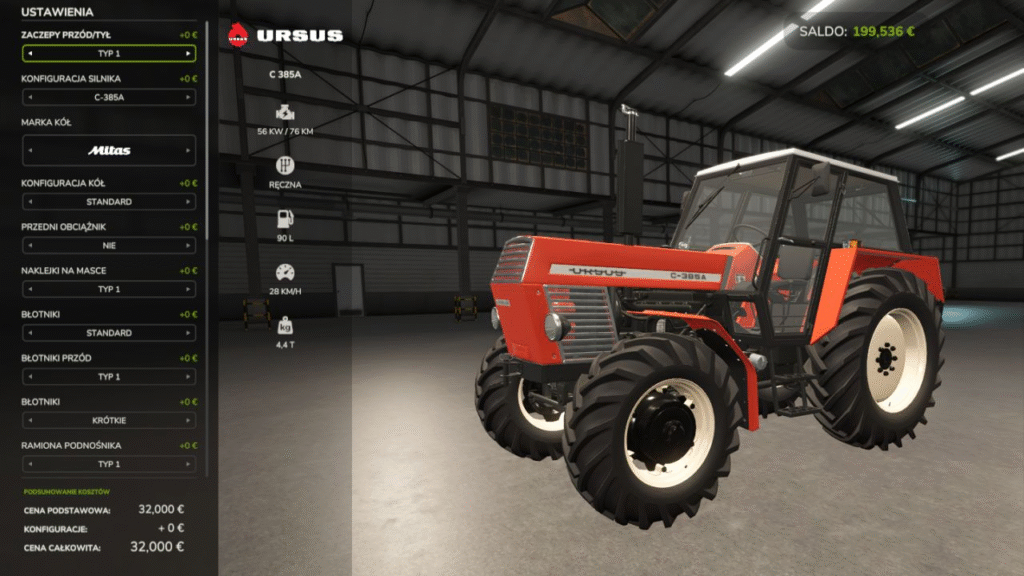Advance Błotniki przód to next type

[x=188, y=377]
